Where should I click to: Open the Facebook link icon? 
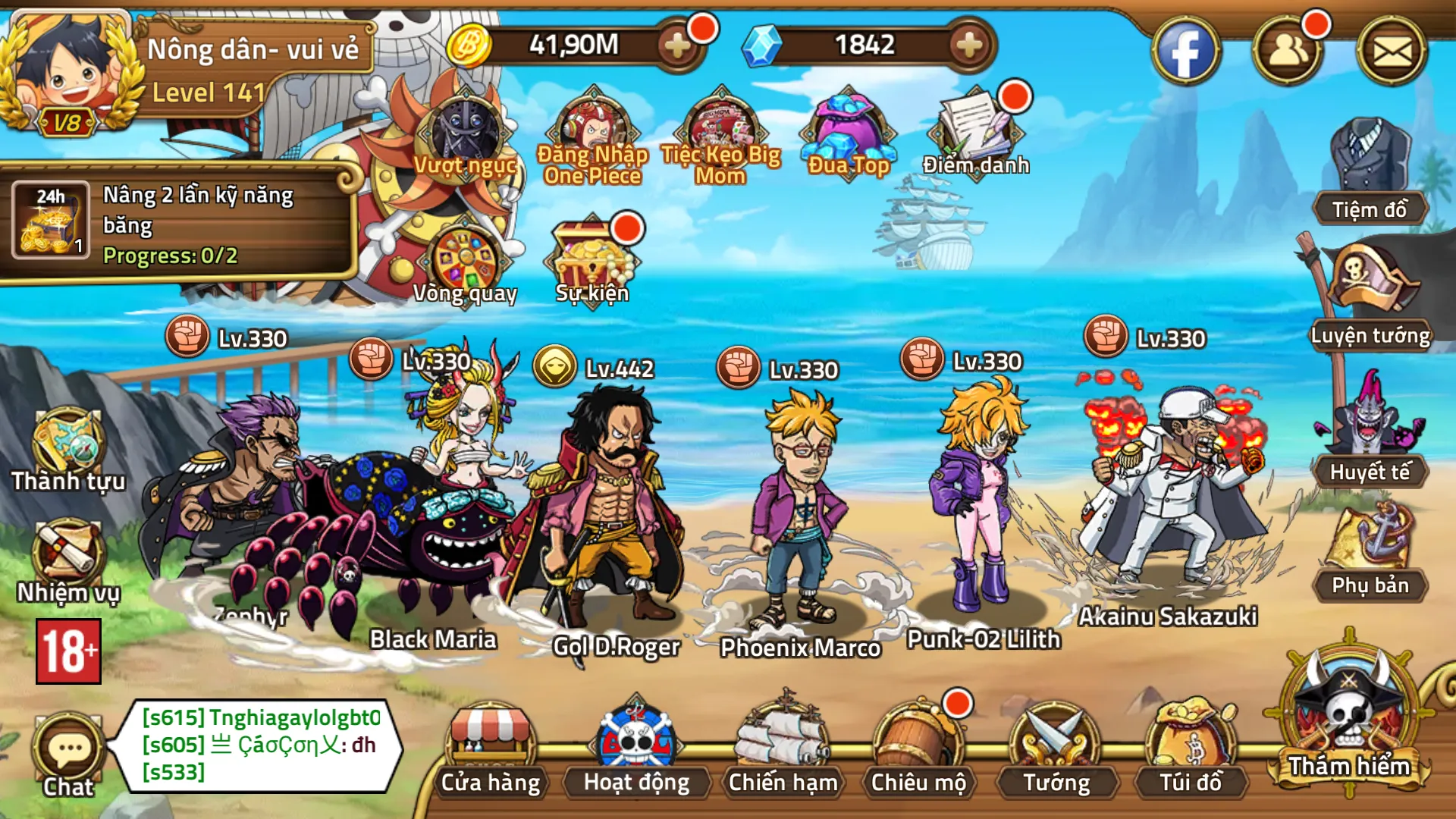pos(1185,51)
